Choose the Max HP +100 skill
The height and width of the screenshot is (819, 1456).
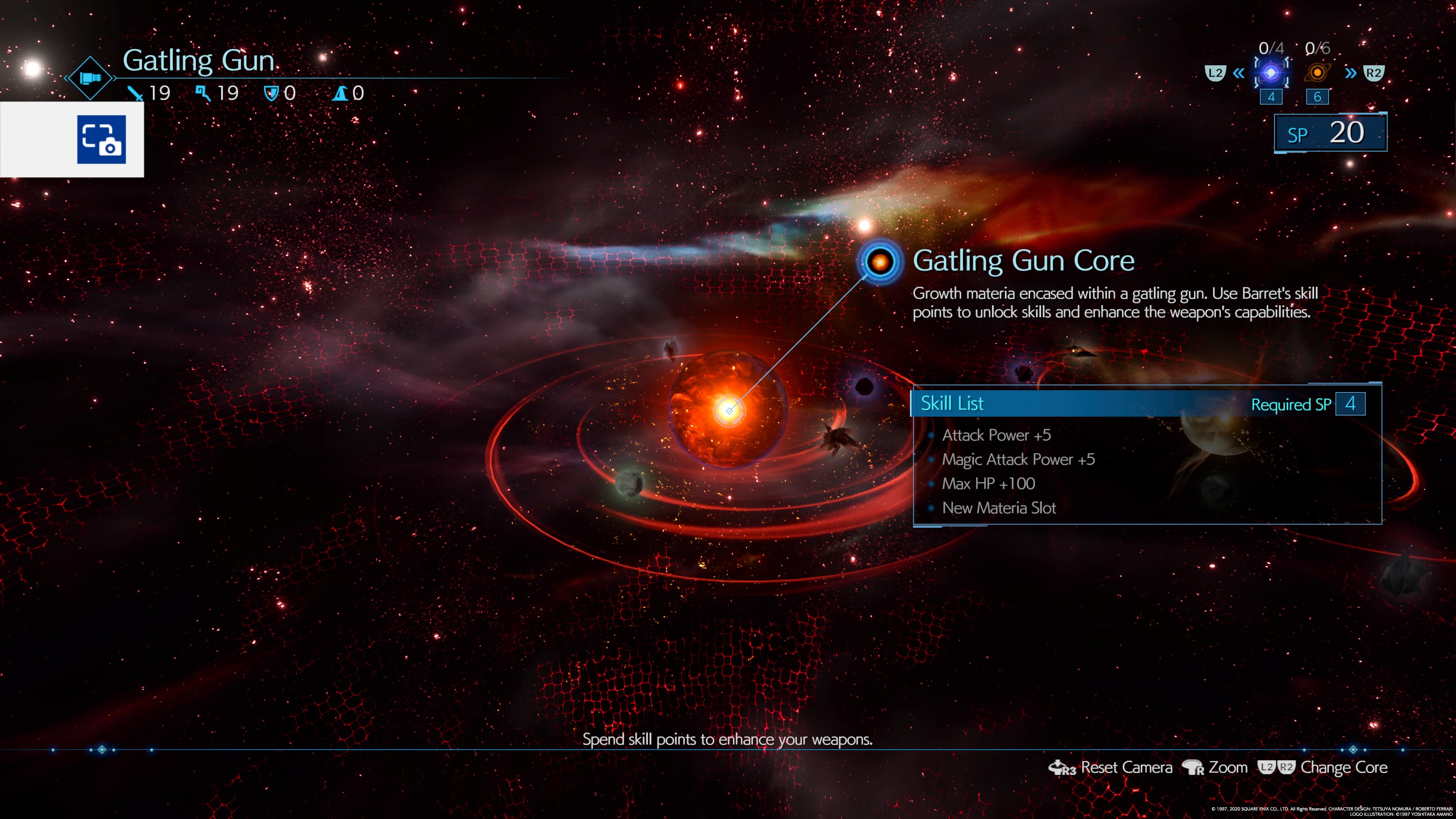(x=988, y=484)
